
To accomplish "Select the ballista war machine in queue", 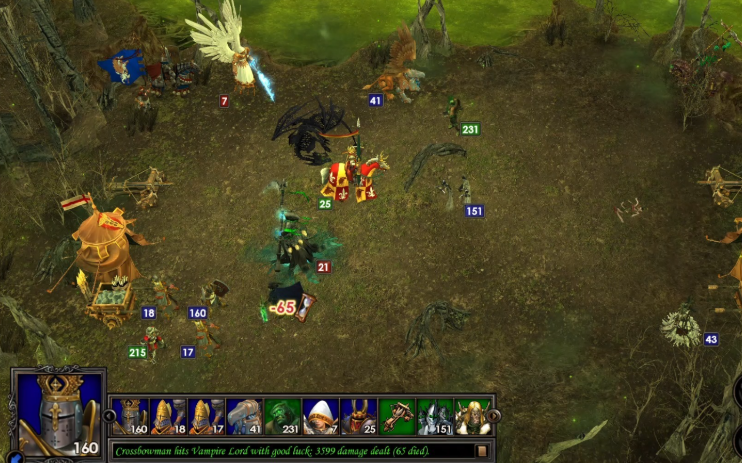I will (397, 416).
